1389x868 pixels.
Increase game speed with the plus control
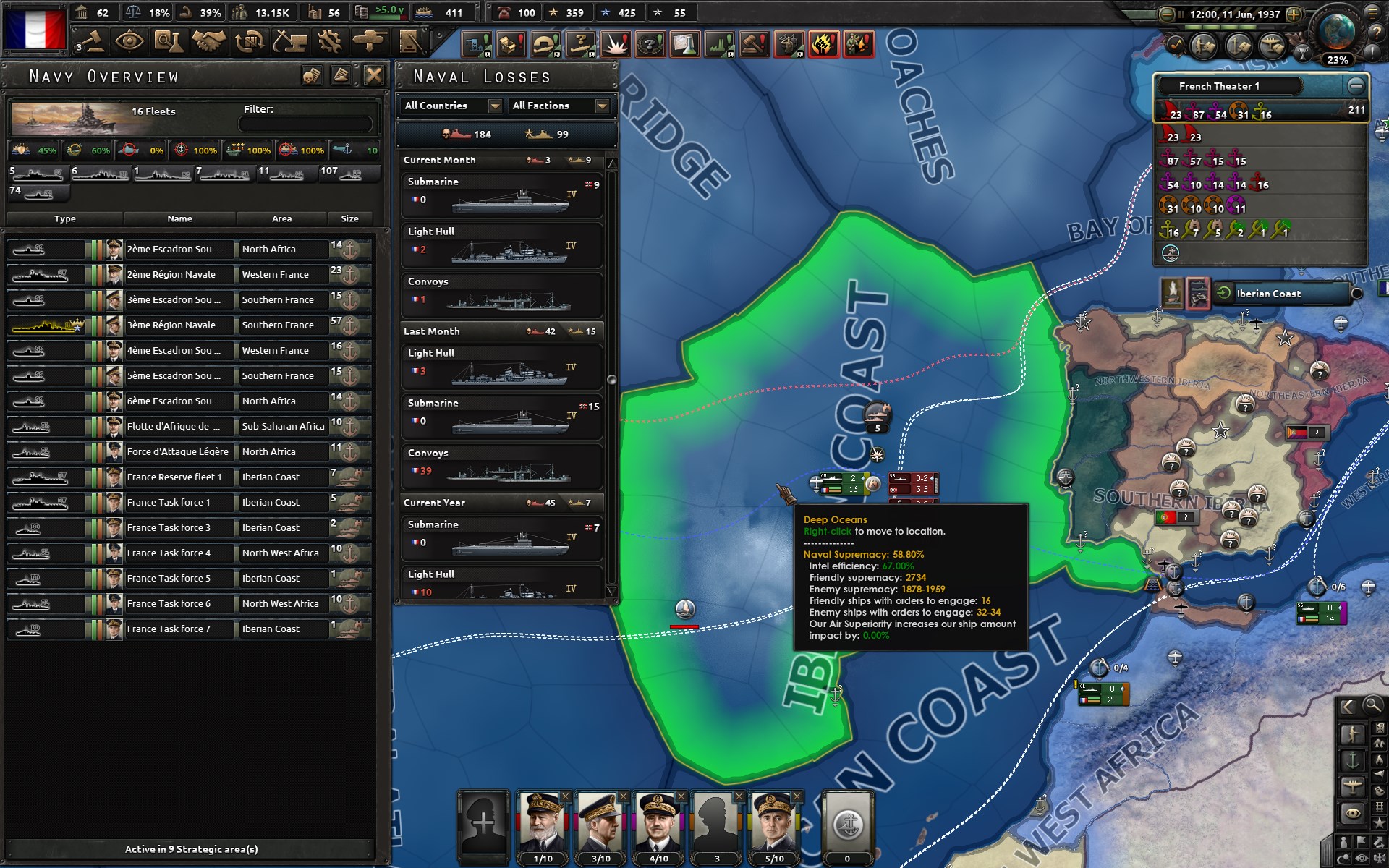(1294, 12)
